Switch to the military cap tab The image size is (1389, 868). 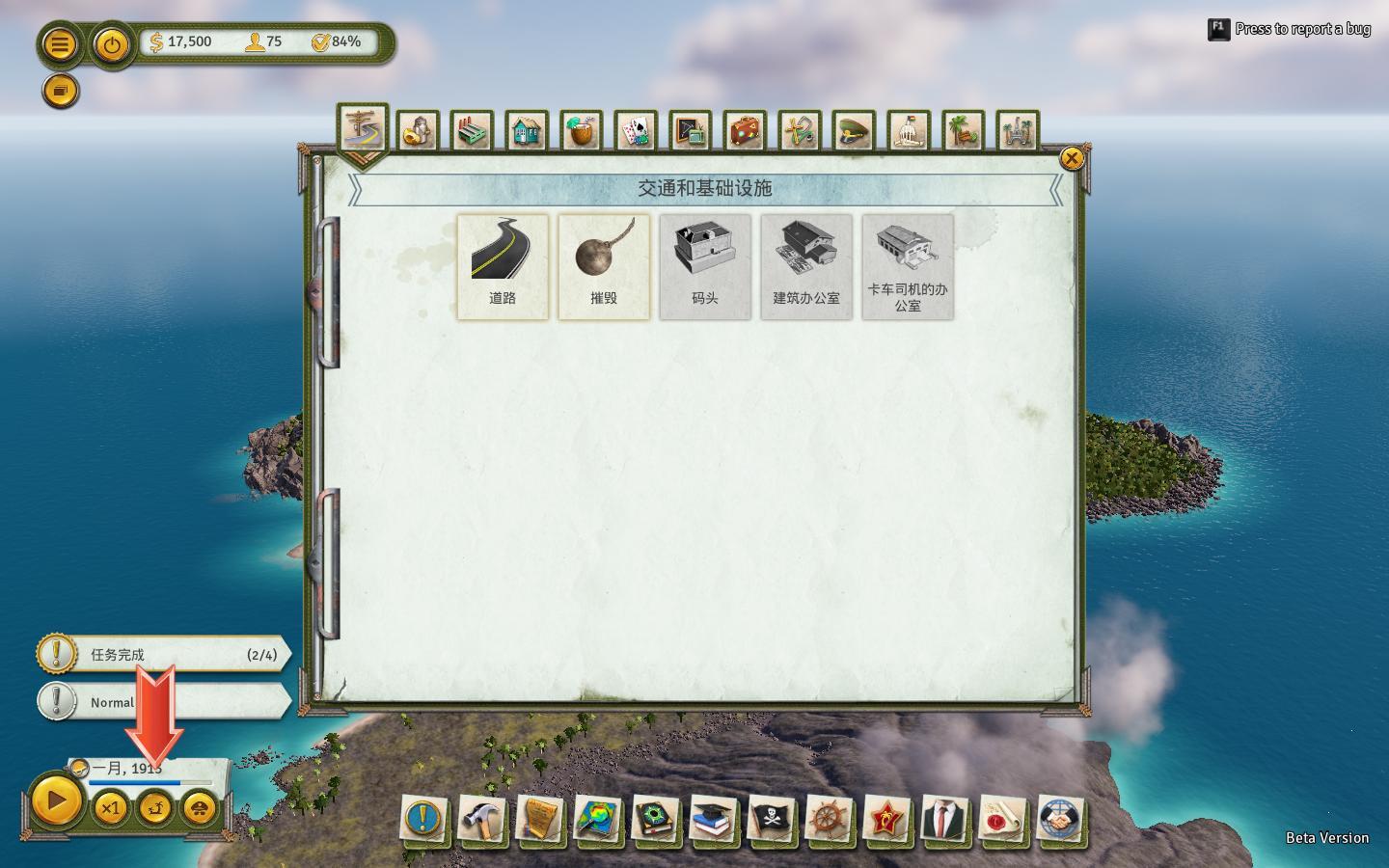pyautogui.click(x=854, y=131)
